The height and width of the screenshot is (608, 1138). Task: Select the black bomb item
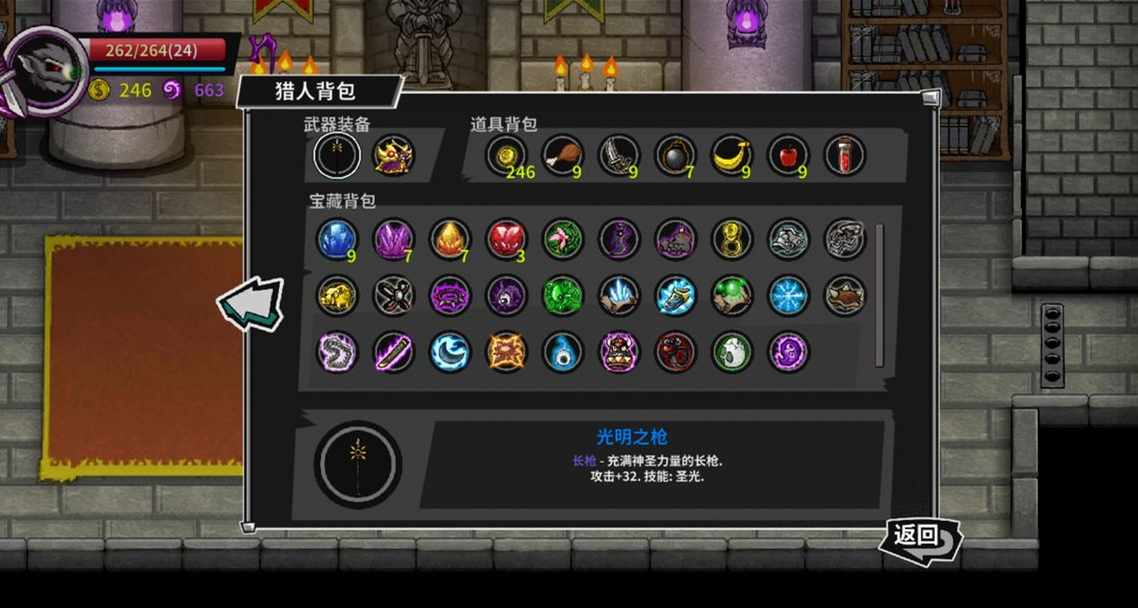point(675,155)
